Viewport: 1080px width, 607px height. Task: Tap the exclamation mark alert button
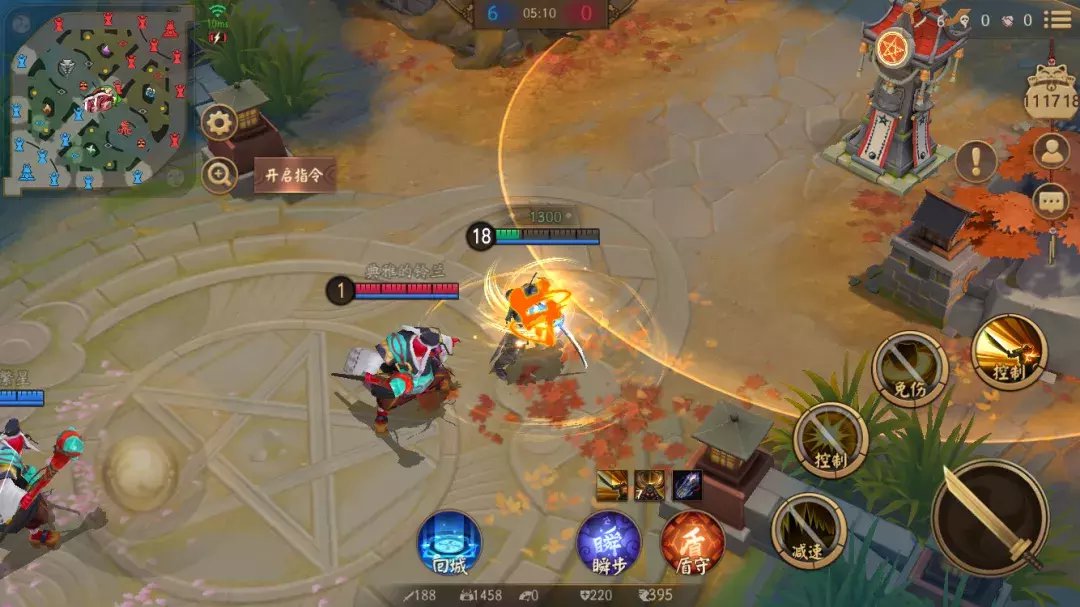(x=975, y=160)
